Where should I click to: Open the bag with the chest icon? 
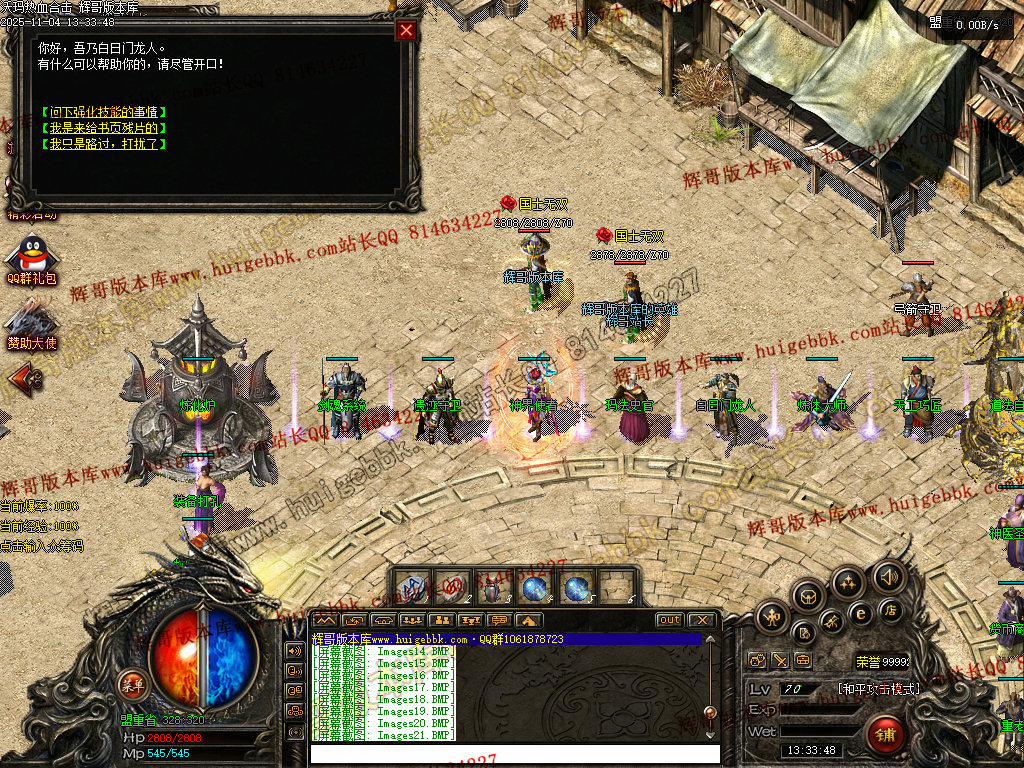click(807, 597)
